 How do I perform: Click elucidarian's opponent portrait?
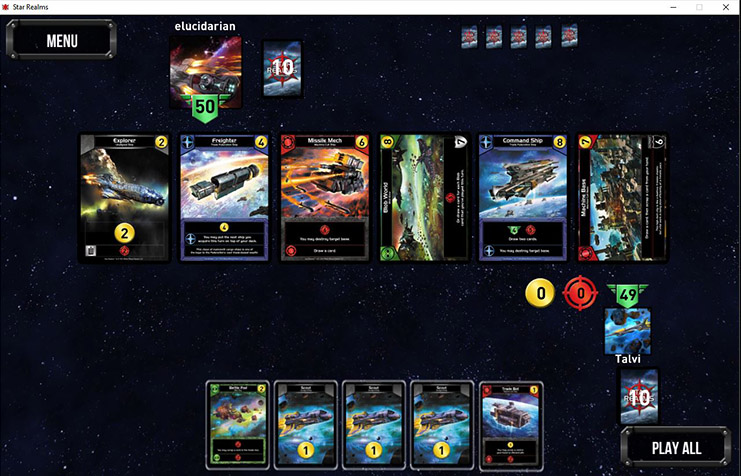point(205,72)
